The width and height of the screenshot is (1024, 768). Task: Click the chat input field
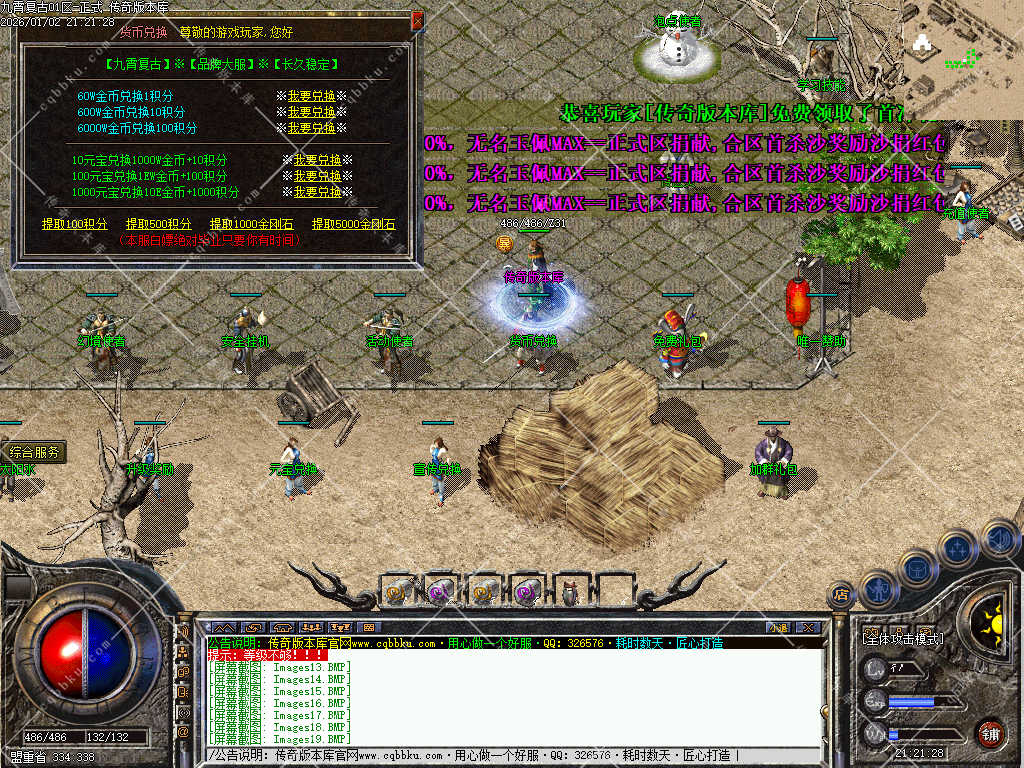[500, 755]
